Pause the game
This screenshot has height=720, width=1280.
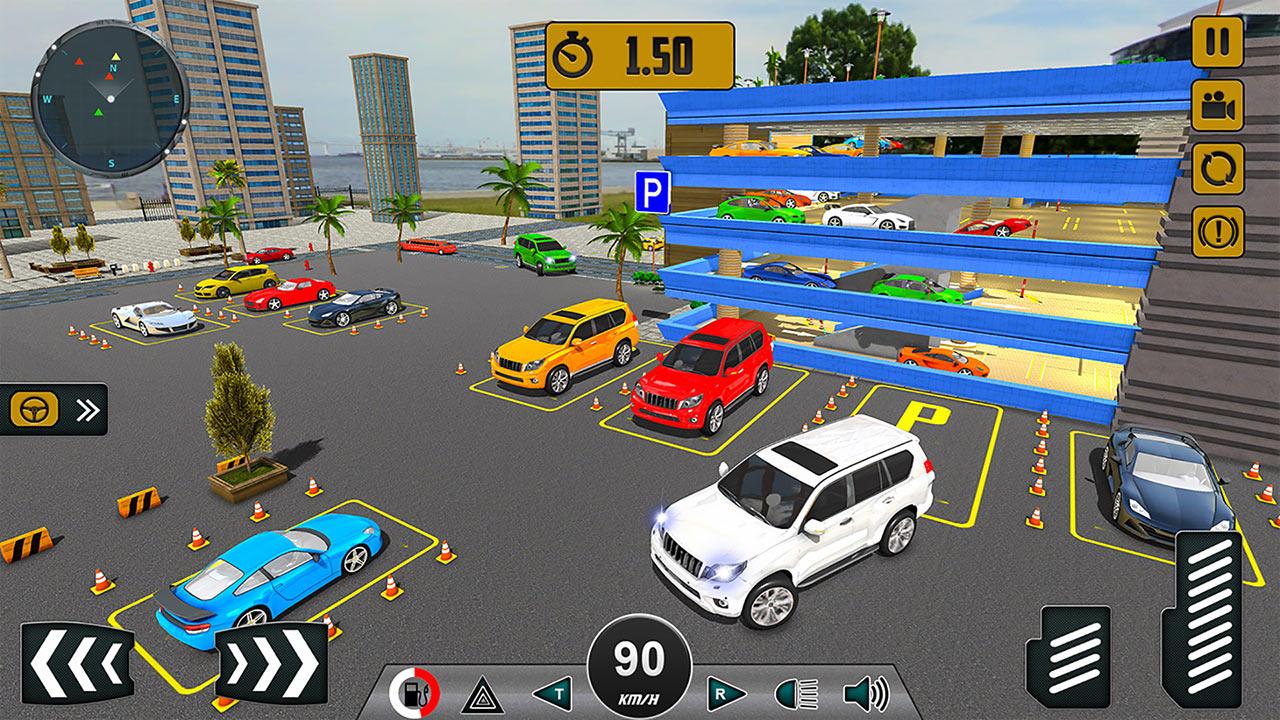click(1218, 41)
